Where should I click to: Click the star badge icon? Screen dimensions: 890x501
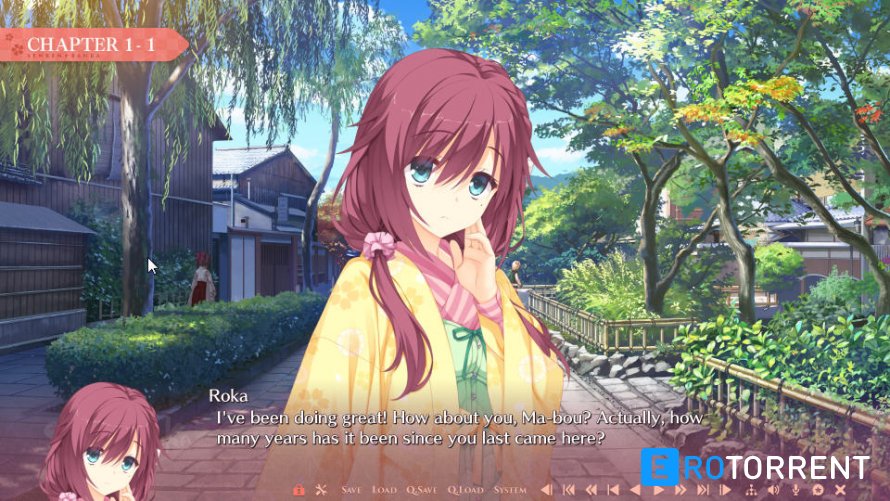(x=818, y=490)
